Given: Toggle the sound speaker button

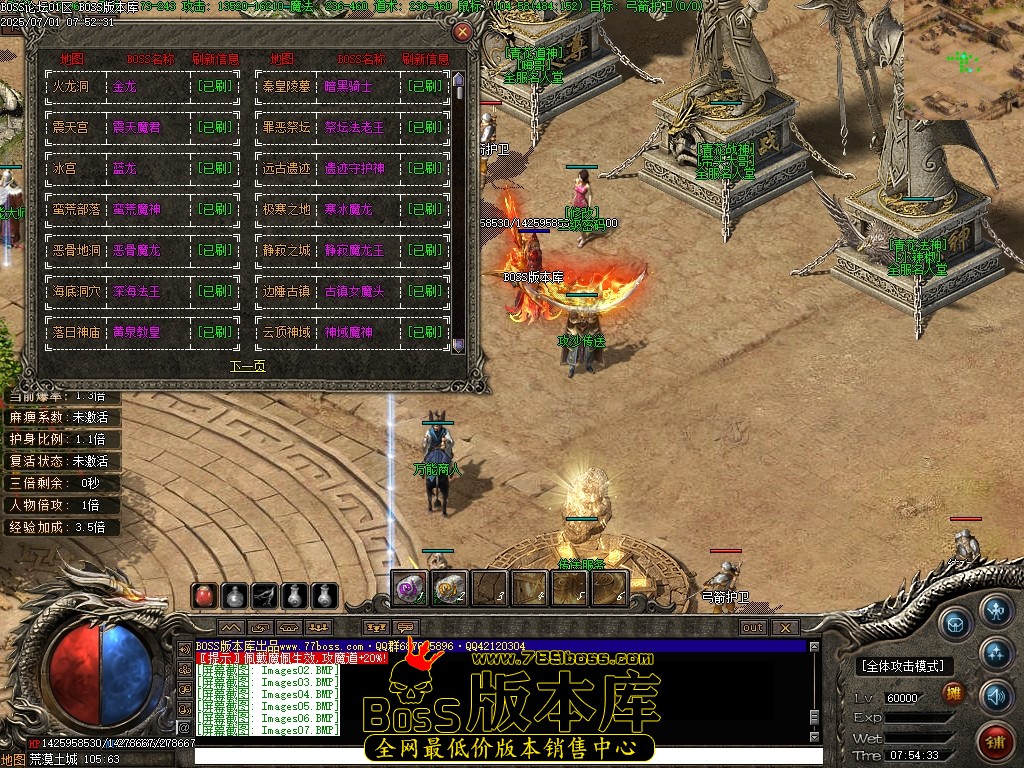Looking at the screenshot, I should [995, 694].
